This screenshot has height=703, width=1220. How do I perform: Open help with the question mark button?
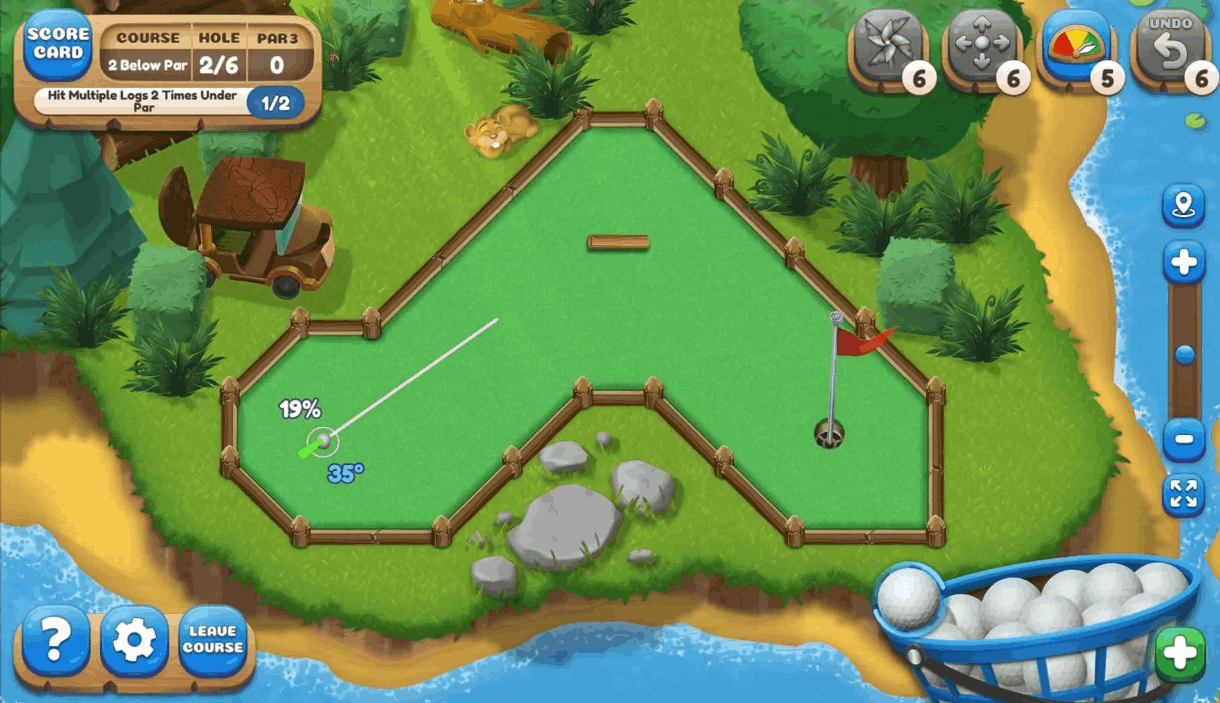click(x=55, y=641)
